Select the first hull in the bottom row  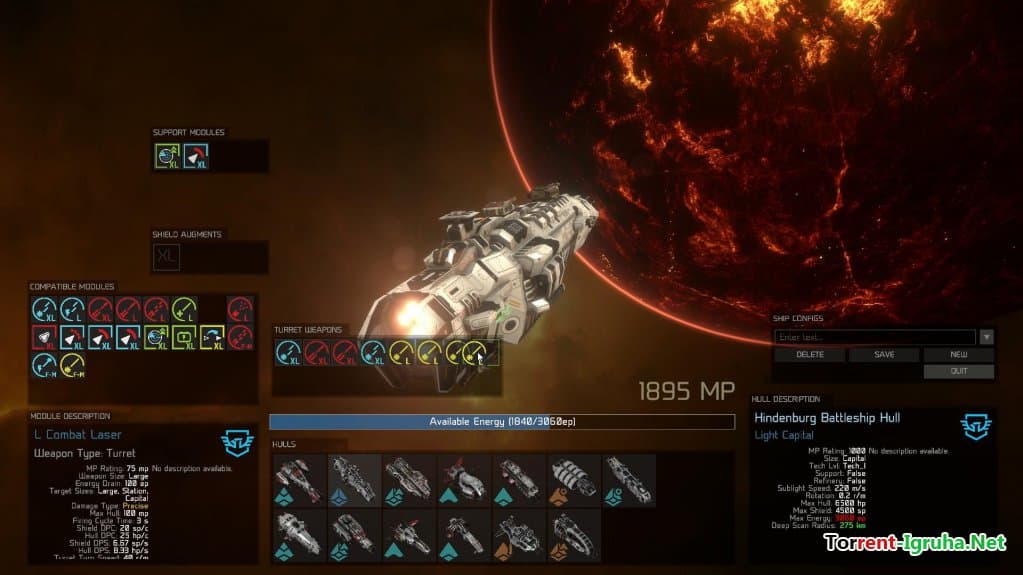coord(299,535)
